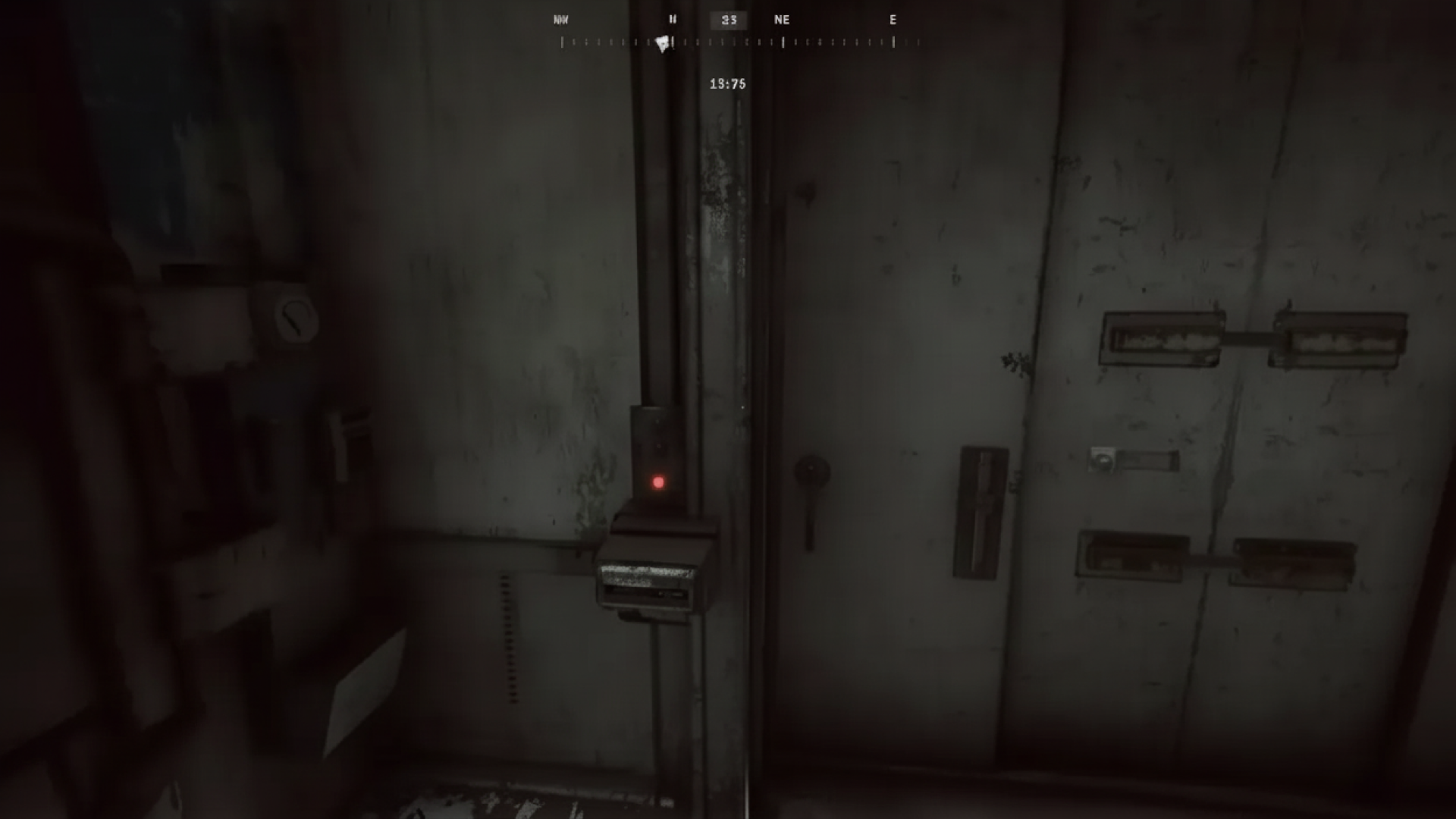Viewport: 1456px width, 819px height.
Task: Click the E marker on the compass strip
Action: (893, 20)
